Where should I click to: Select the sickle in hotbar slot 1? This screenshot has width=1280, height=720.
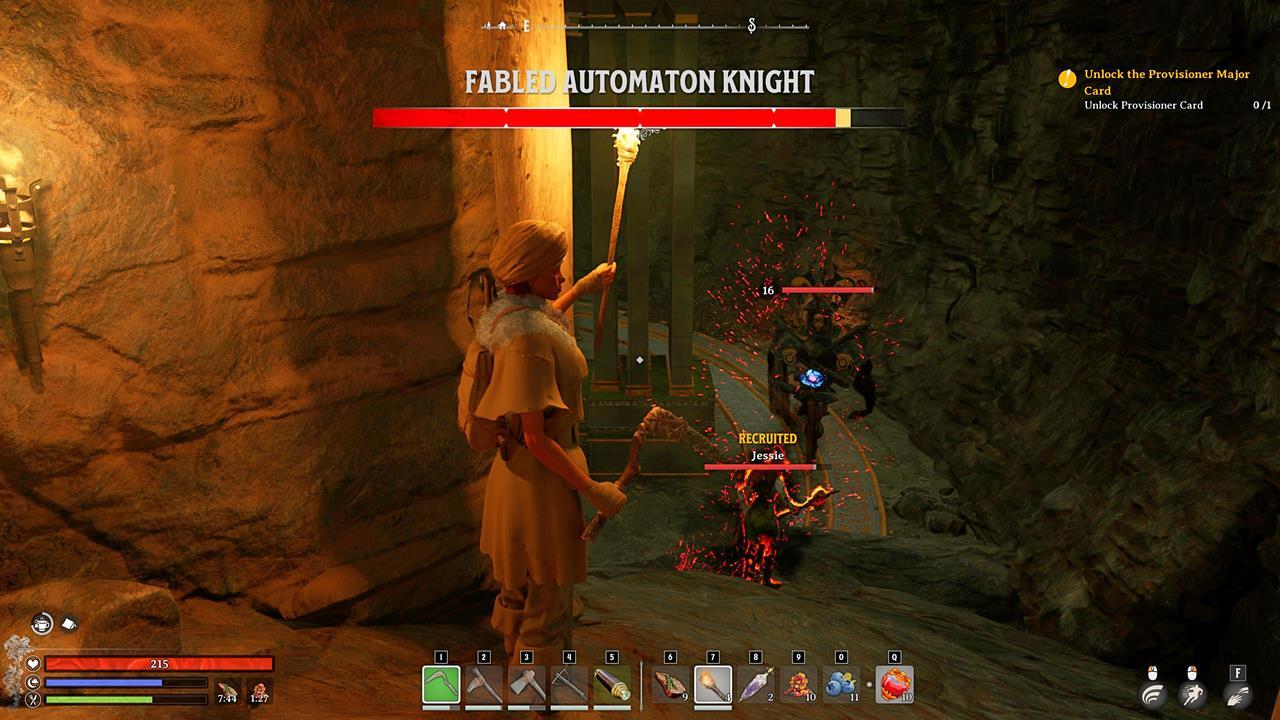(441, 685)
